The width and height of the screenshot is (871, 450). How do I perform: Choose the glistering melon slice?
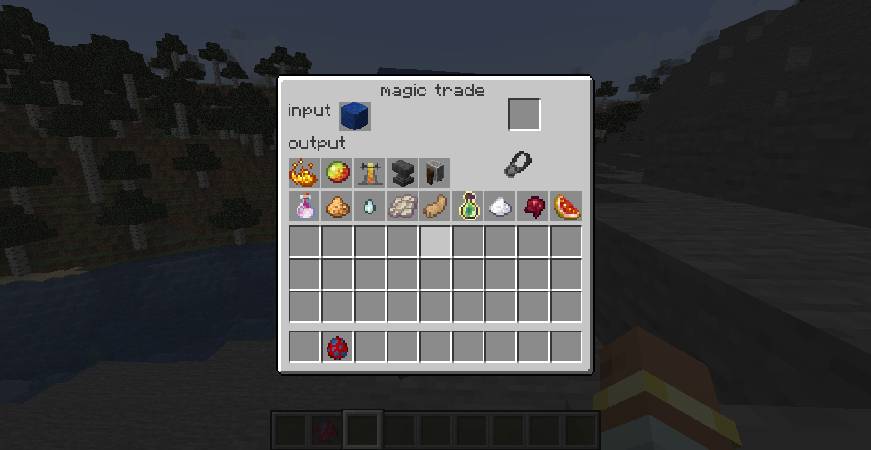567,207
